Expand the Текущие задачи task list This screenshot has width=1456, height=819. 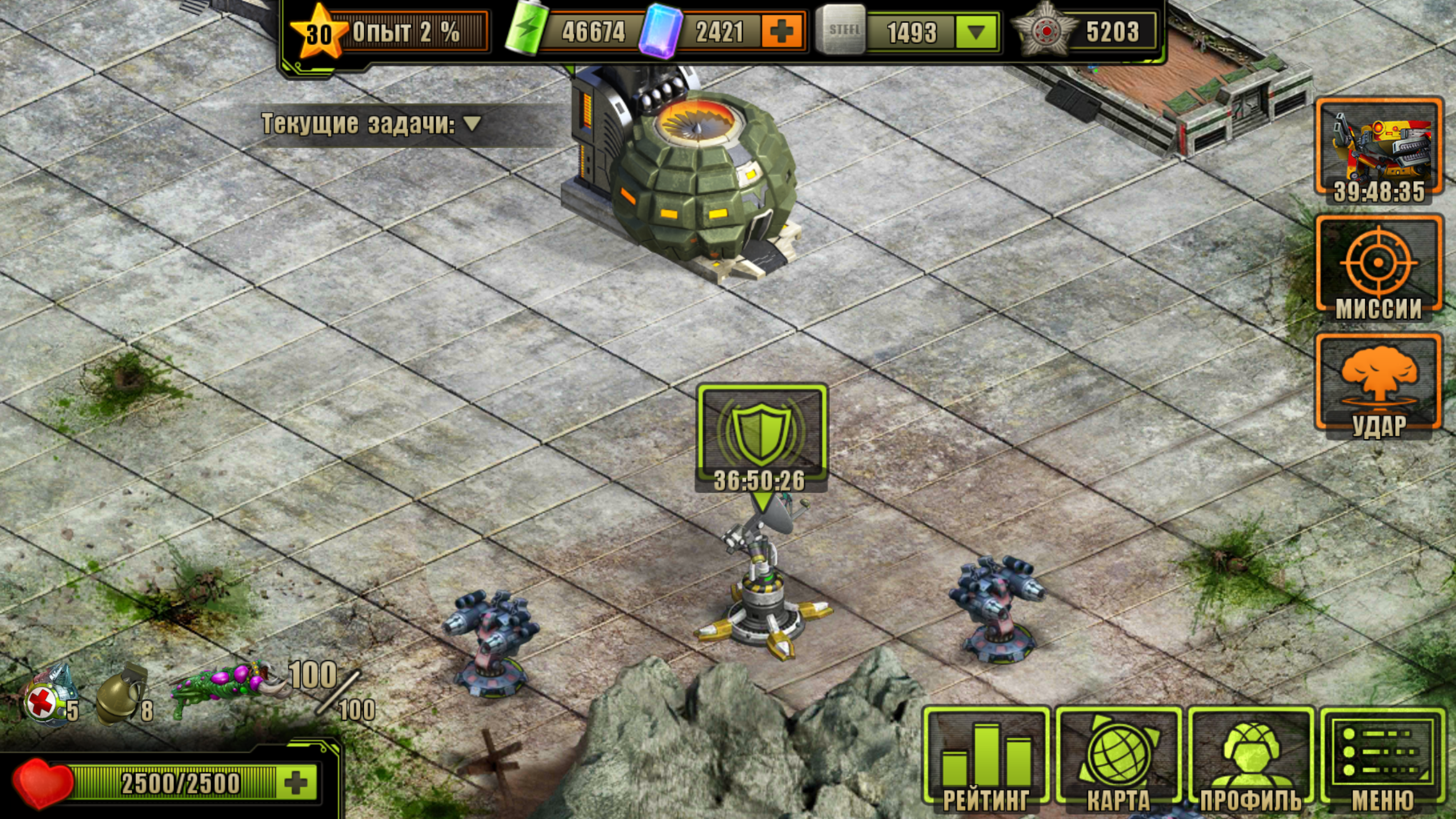point(472,123)
